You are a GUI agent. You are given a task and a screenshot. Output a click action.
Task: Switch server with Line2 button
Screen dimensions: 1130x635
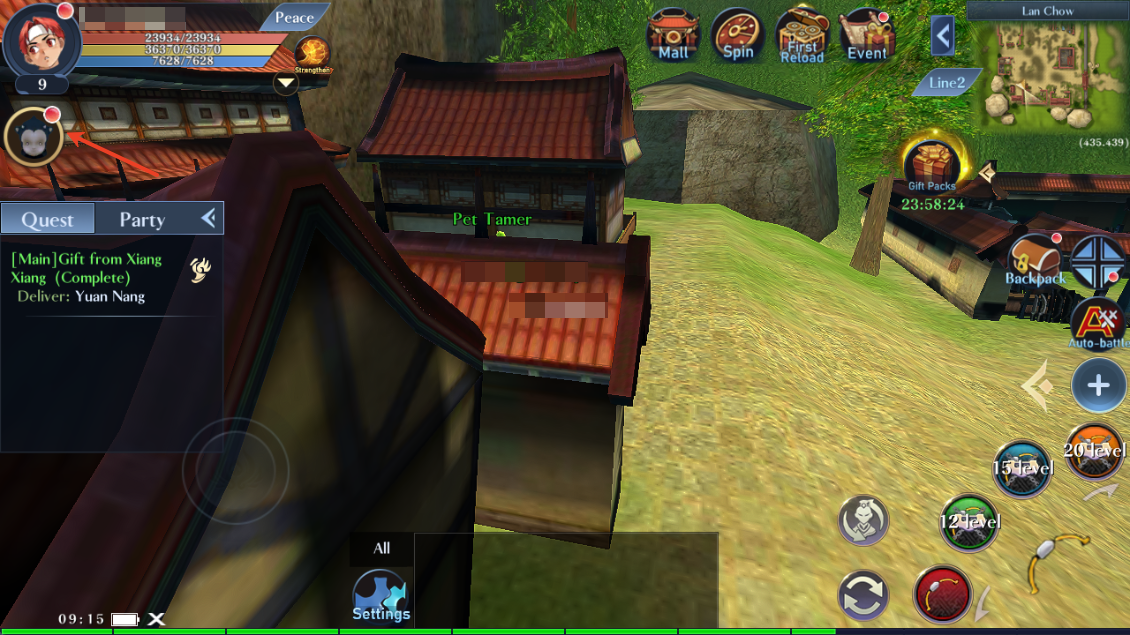point(946,83)
